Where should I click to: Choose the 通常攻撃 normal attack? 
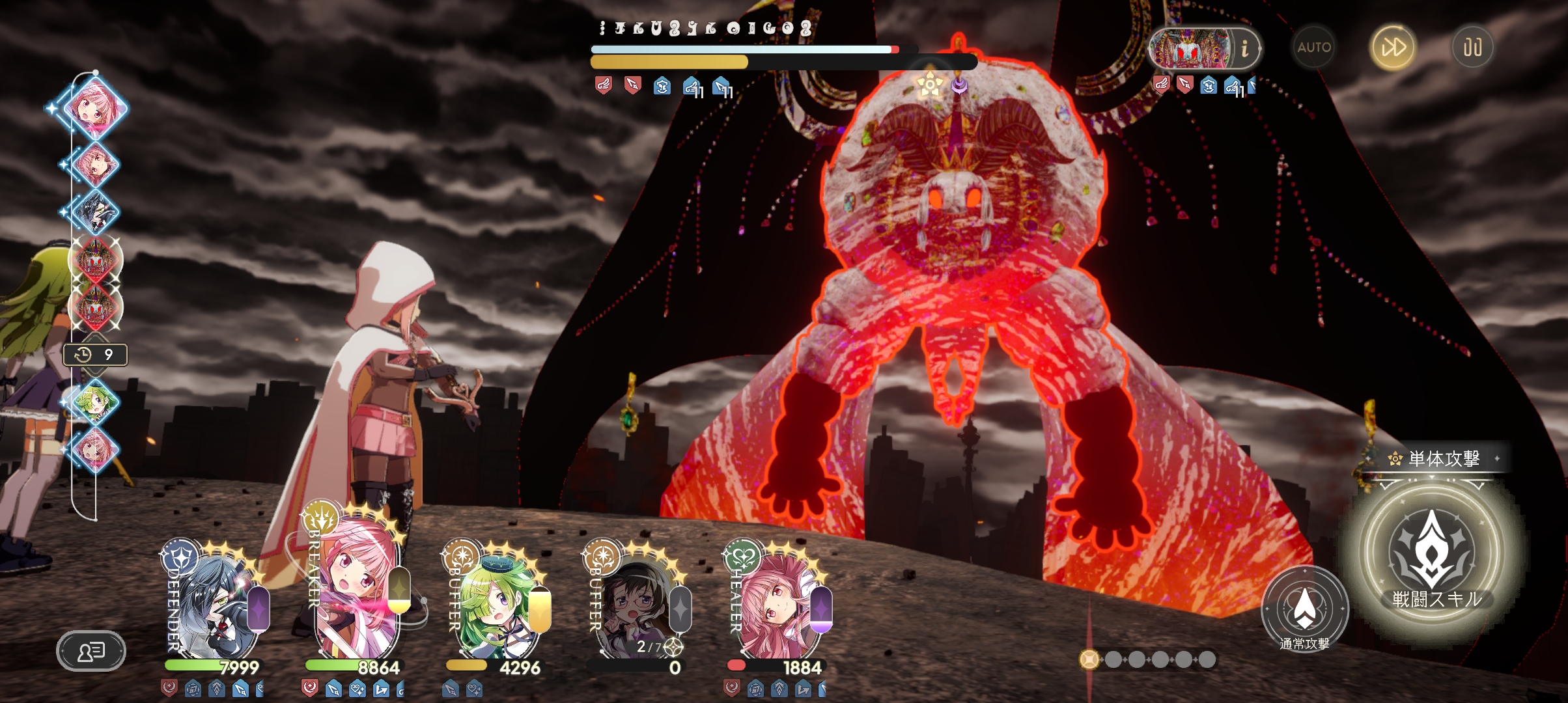1304,609
